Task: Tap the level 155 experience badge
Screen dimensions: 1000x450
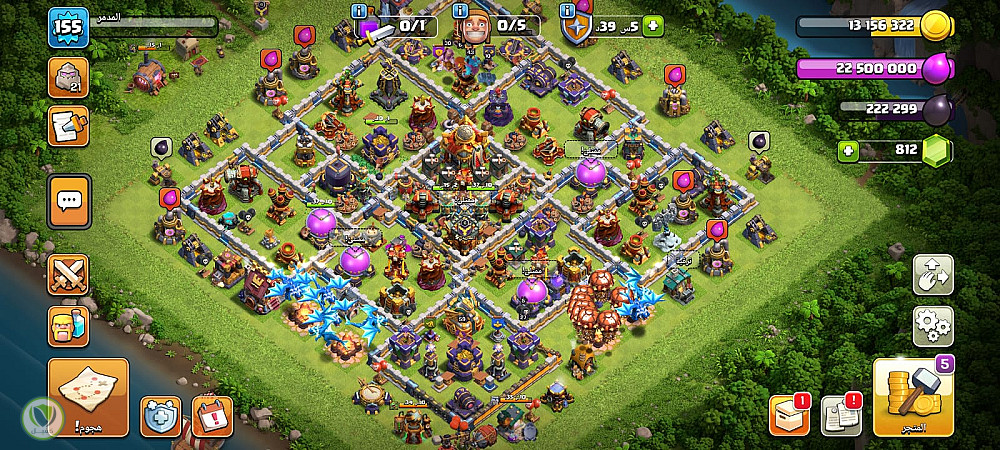Action: click(x=69, y=27)
